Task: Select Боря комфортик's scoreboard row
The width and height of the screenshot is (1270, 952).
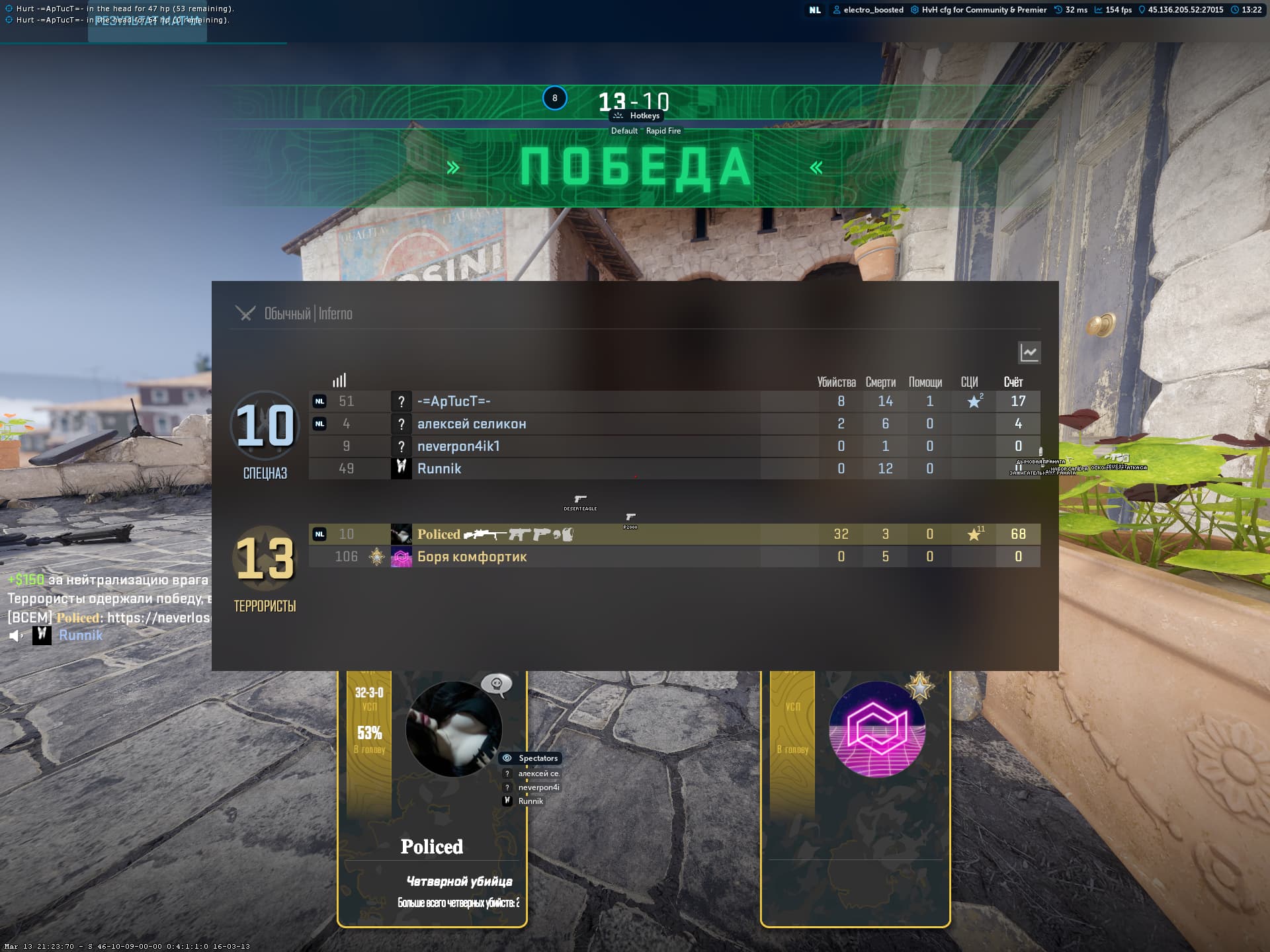Action: coord(472,557)
